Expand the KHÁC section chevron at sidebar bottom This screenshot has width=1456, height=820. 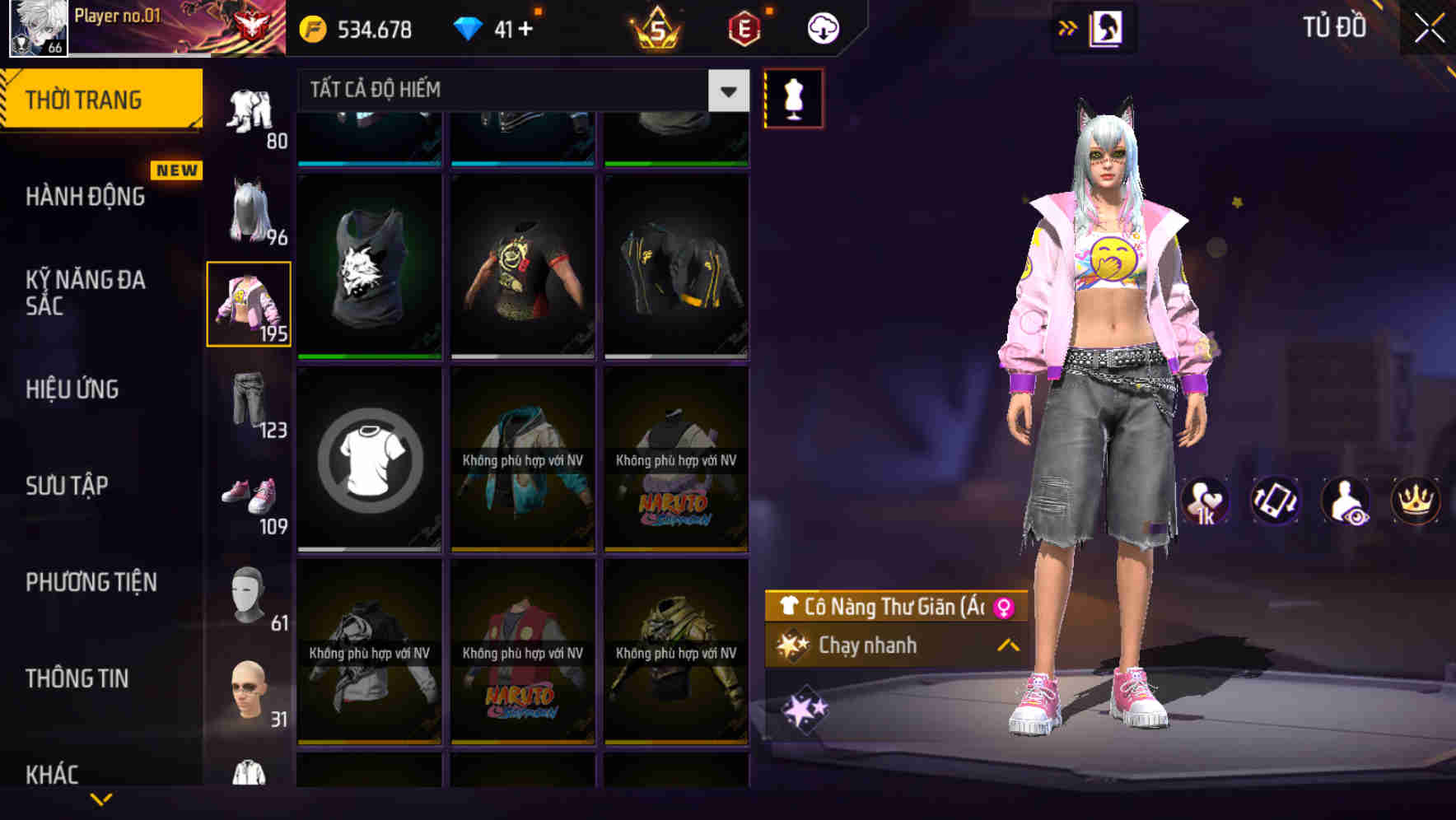tap(103, 797)
